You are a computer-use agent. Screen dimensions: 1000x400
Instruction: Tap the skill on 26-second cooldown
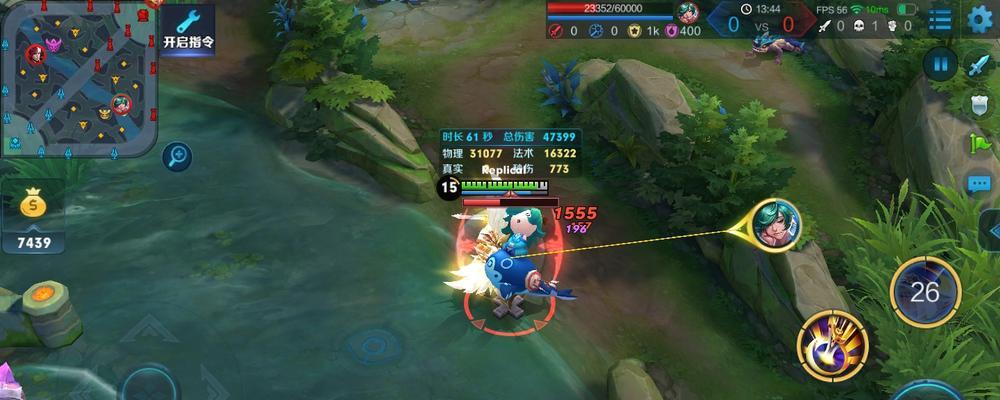(x=925, y=292)
